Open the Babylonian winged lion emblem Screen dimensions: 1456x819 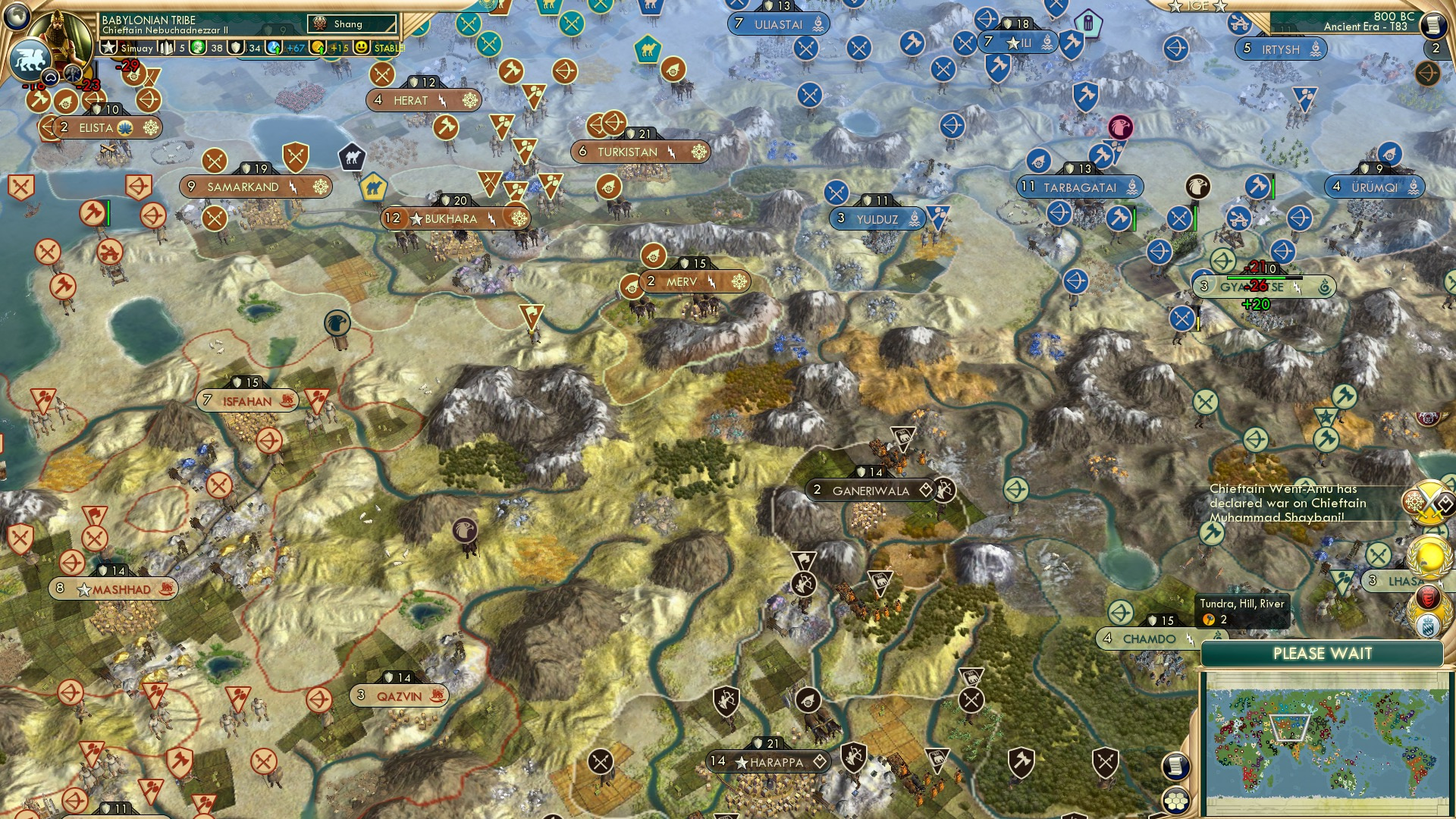(30, 59)
